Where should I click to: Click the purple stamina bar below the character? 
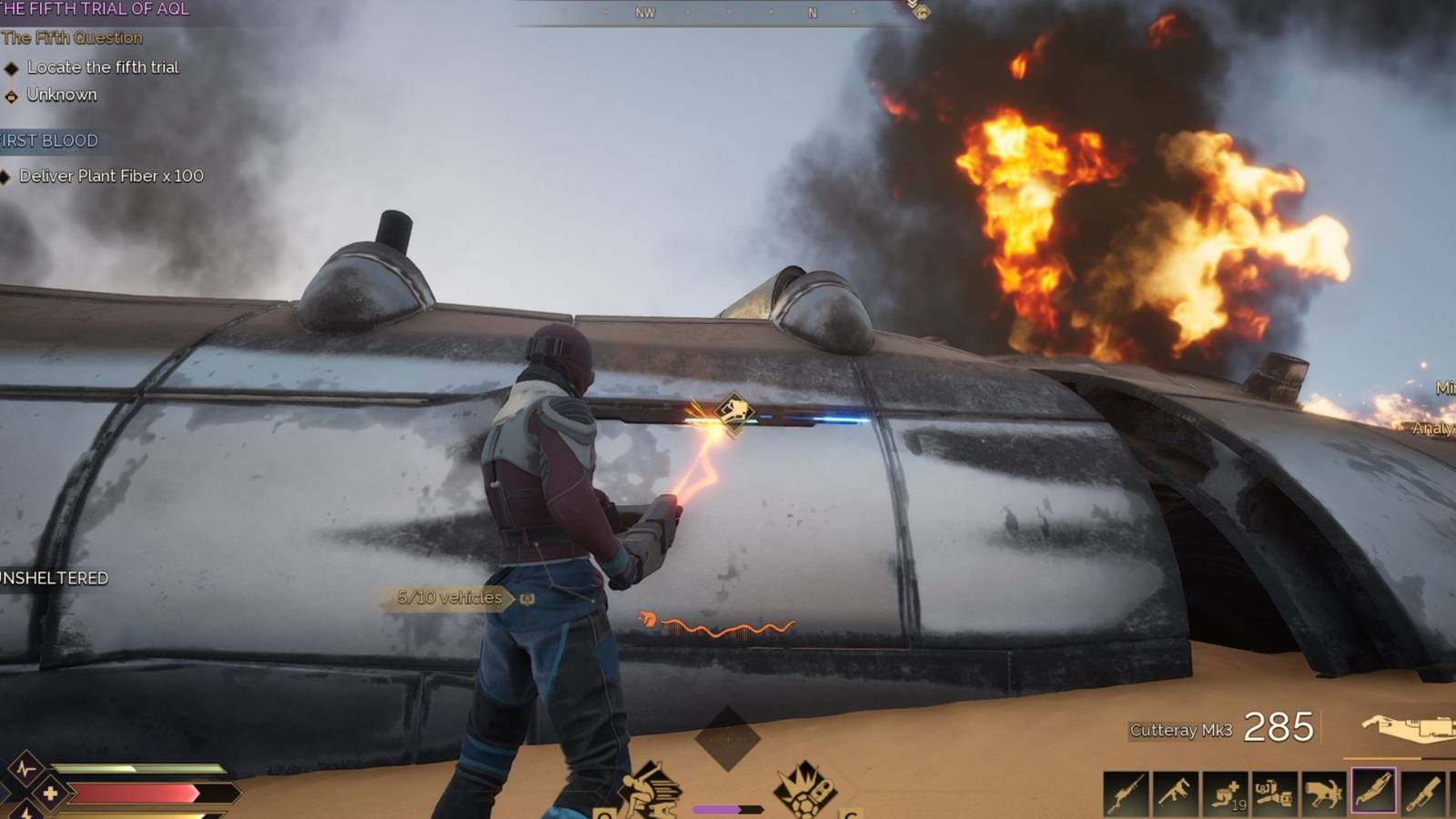click(x=717, y=809)
